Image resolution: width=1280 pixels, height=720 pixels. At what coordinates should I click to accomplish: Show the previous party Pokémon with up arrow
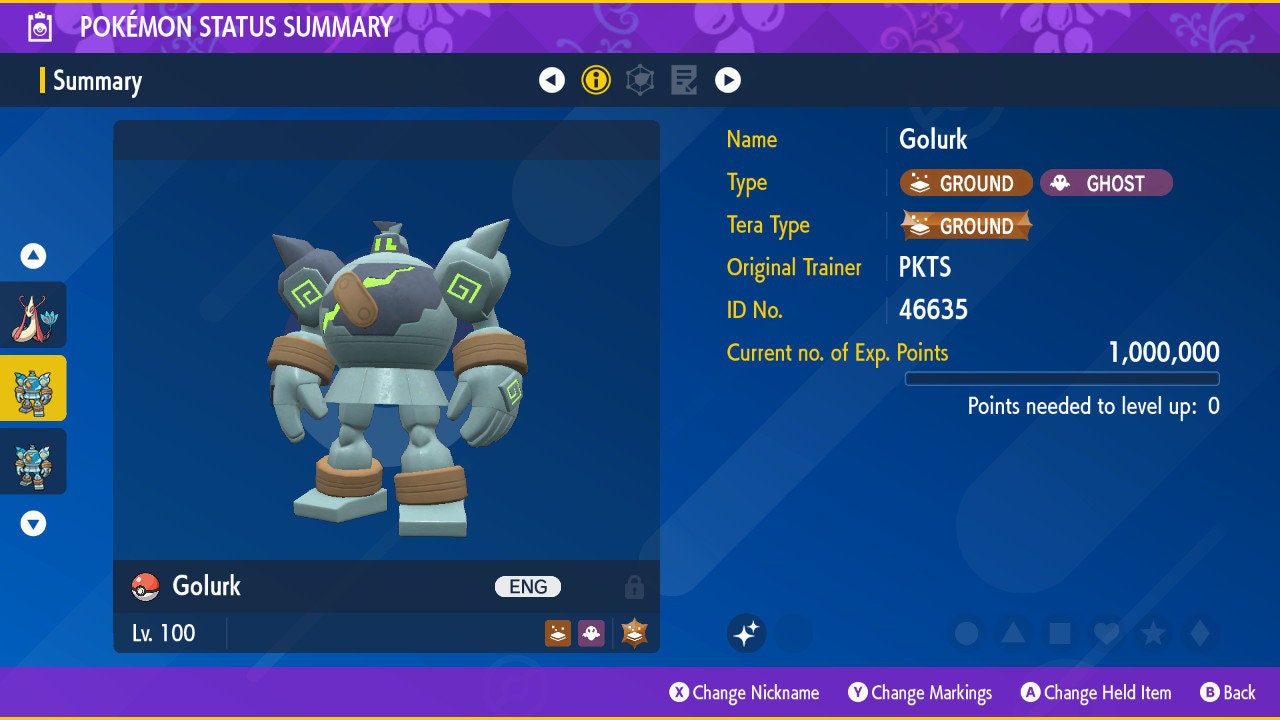[34, 256]
